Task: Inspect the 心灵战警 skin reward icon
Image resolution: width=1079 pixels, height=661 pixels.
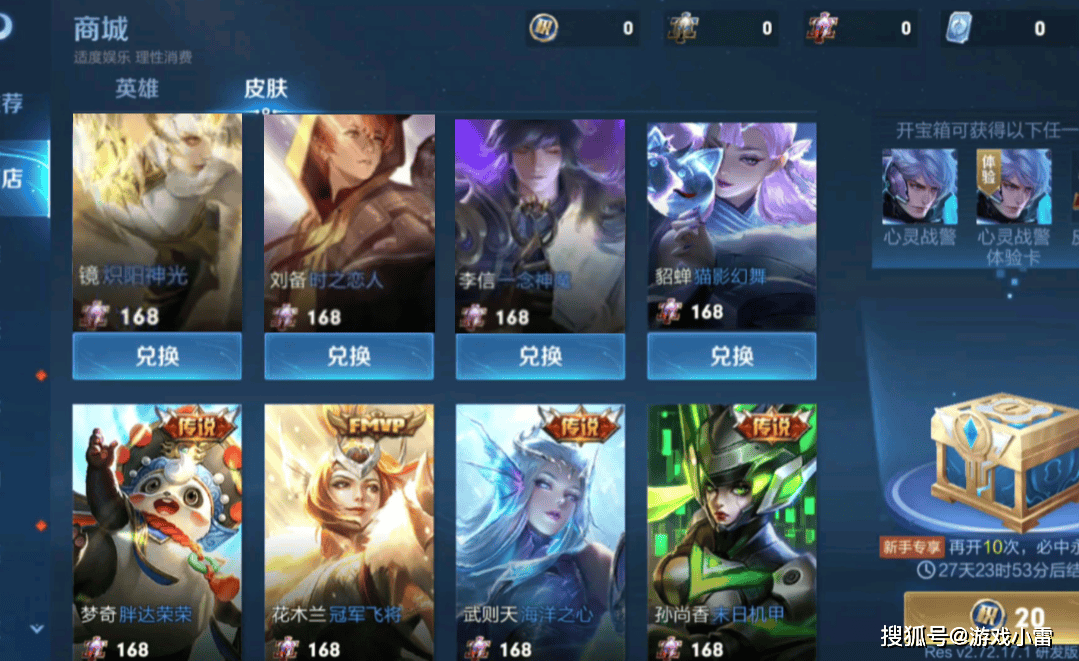Action: coord(919,187)
